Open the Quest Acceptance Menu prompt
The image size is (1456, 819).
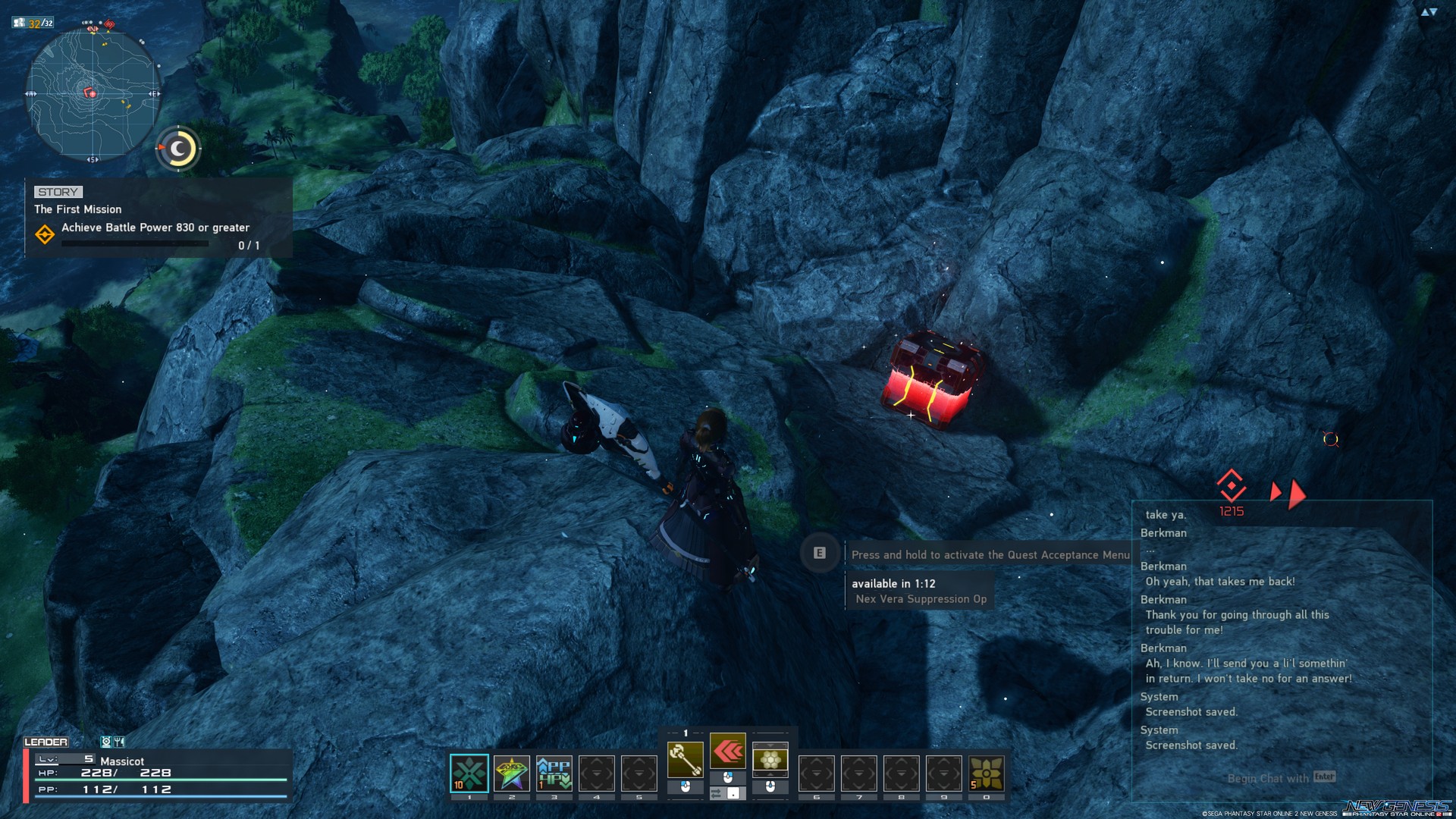[819, 554]
